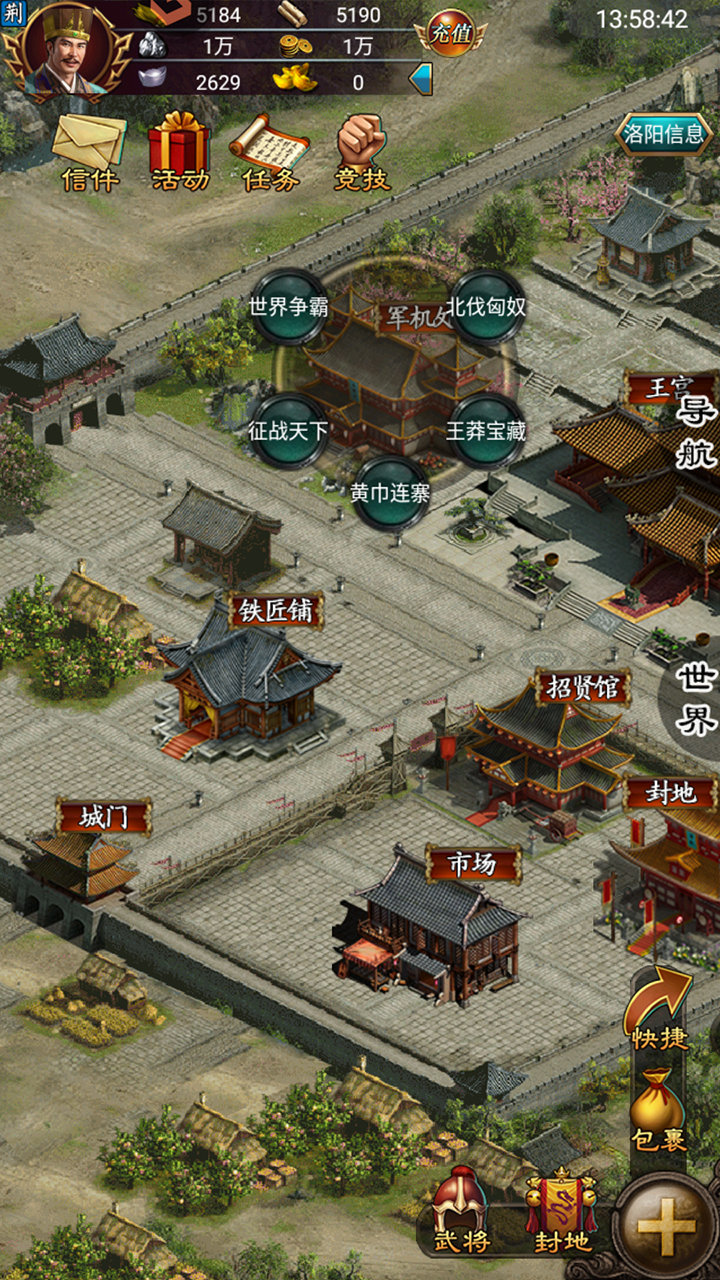Choose 王莽宝藏 treasure option
This screenshot has width=720, height=1280.
pos(486,432)
